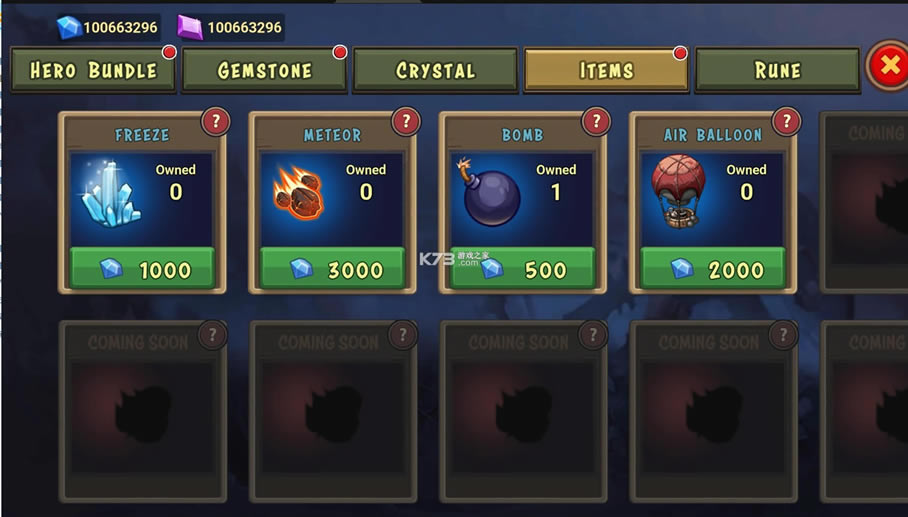Open the Gemstone shop tab
908x517 pixels.
click(x=265, y=70)
